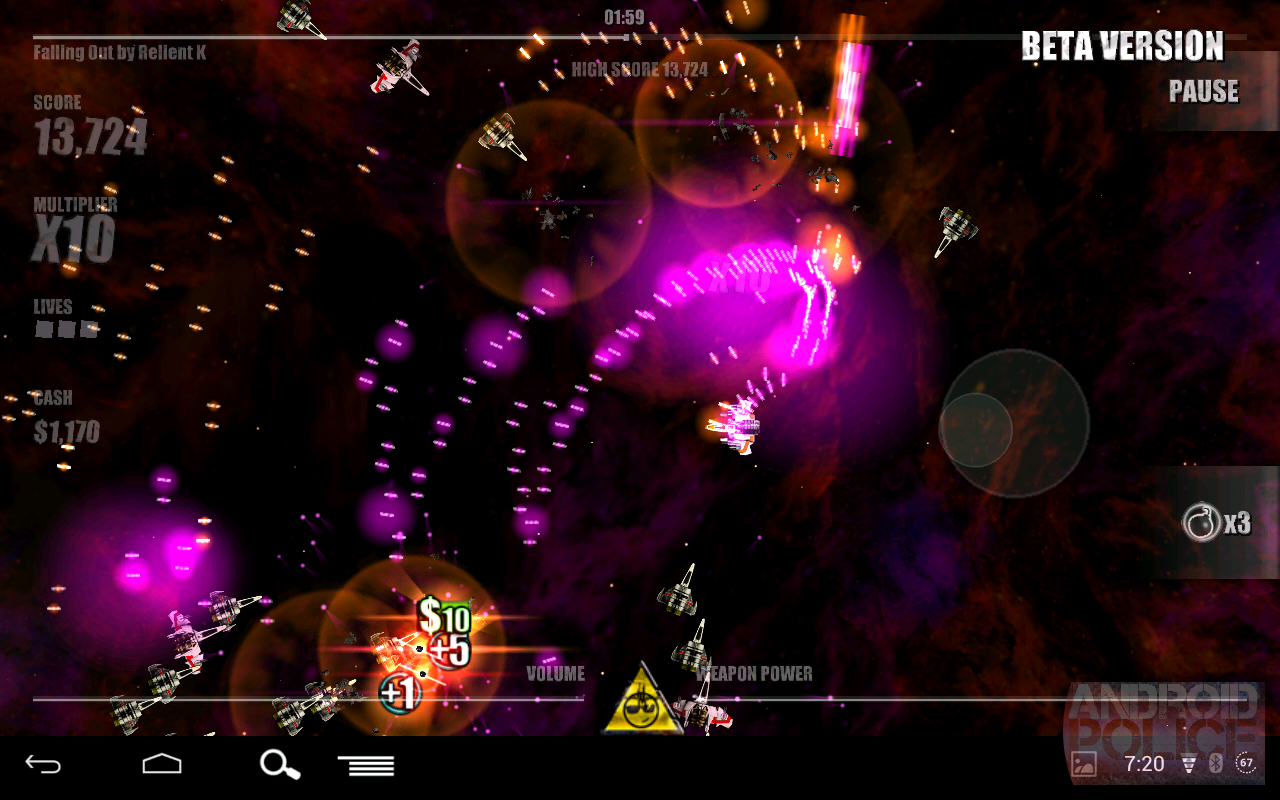The width and height of the screenshot is (1280, 800).
Task: Tap the battery 67 indicator
Action: (x=1247, y=763)
